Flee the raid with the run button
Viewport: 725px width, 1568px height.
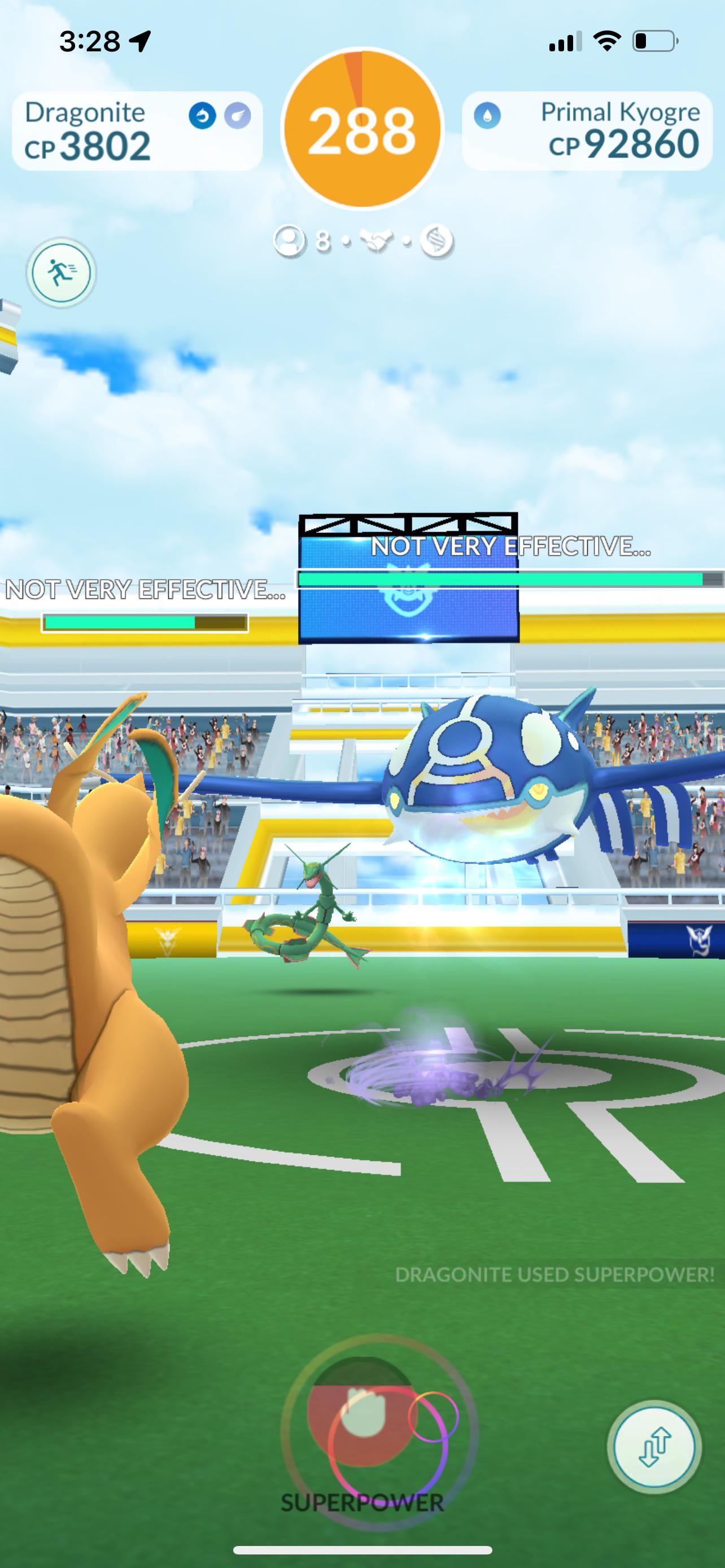point(61,272)
